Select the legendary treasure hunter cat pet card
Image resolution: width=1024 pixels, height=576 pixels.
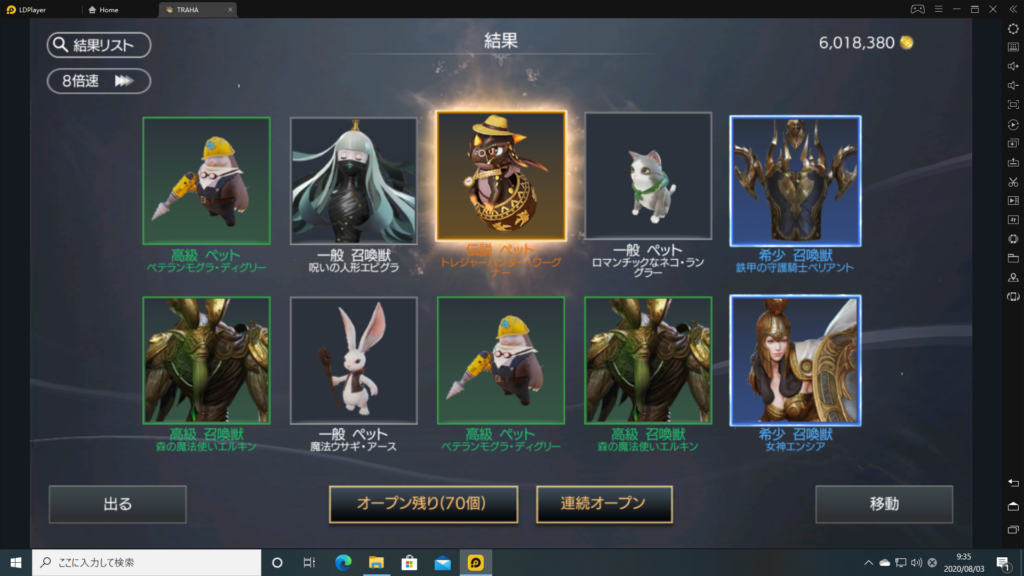click(x=501, y=178)
